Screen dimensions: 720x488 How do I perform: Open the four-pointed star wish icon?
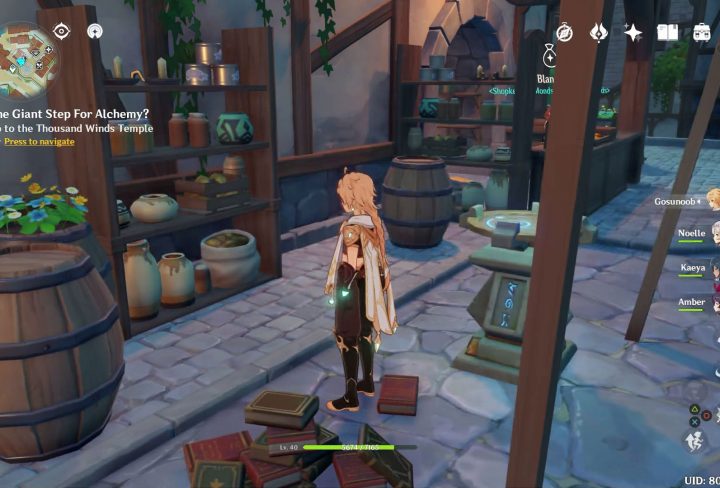coord(632,32)
